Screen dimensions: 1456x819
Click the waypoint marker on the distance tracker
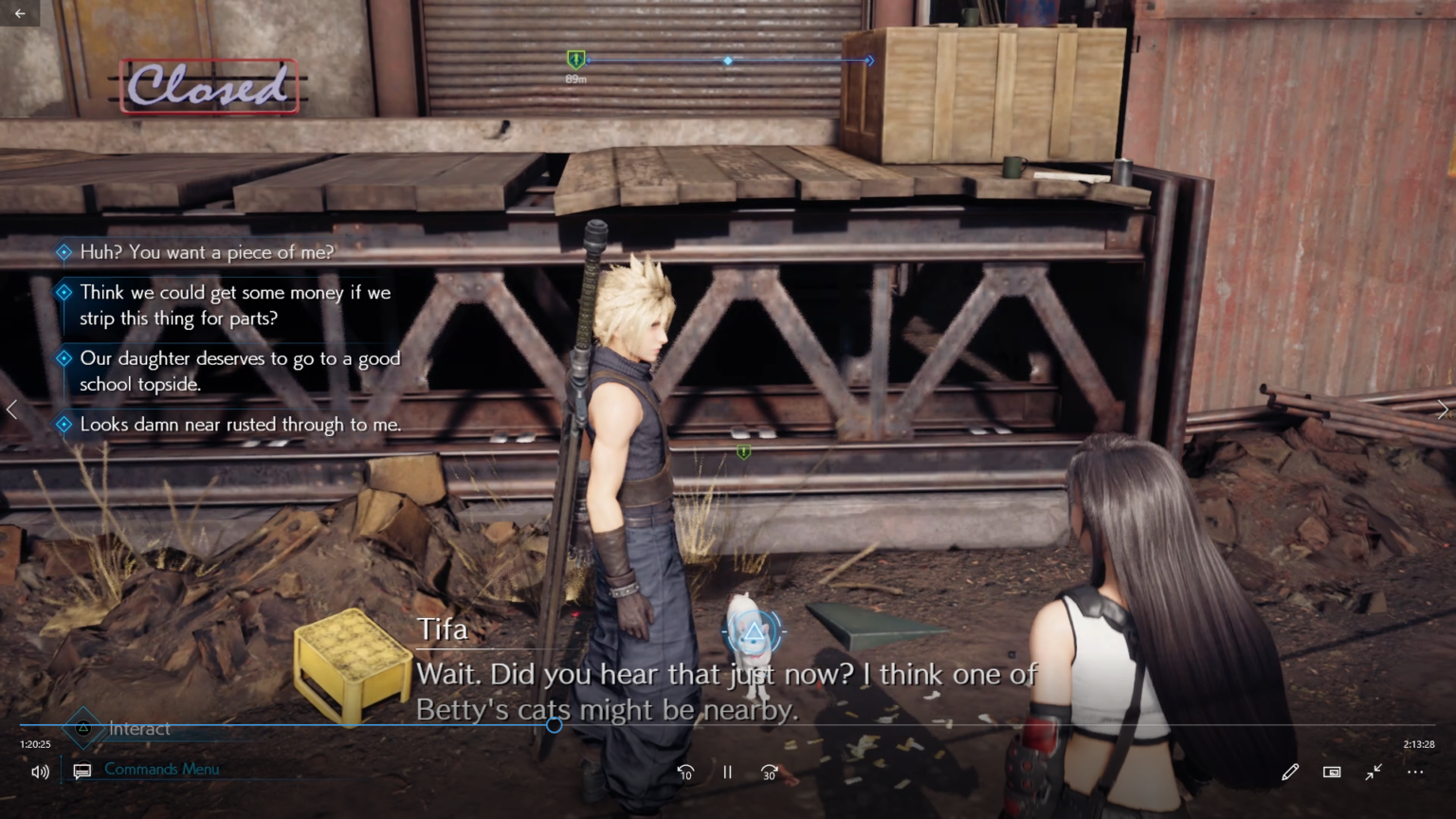[728, 60]
